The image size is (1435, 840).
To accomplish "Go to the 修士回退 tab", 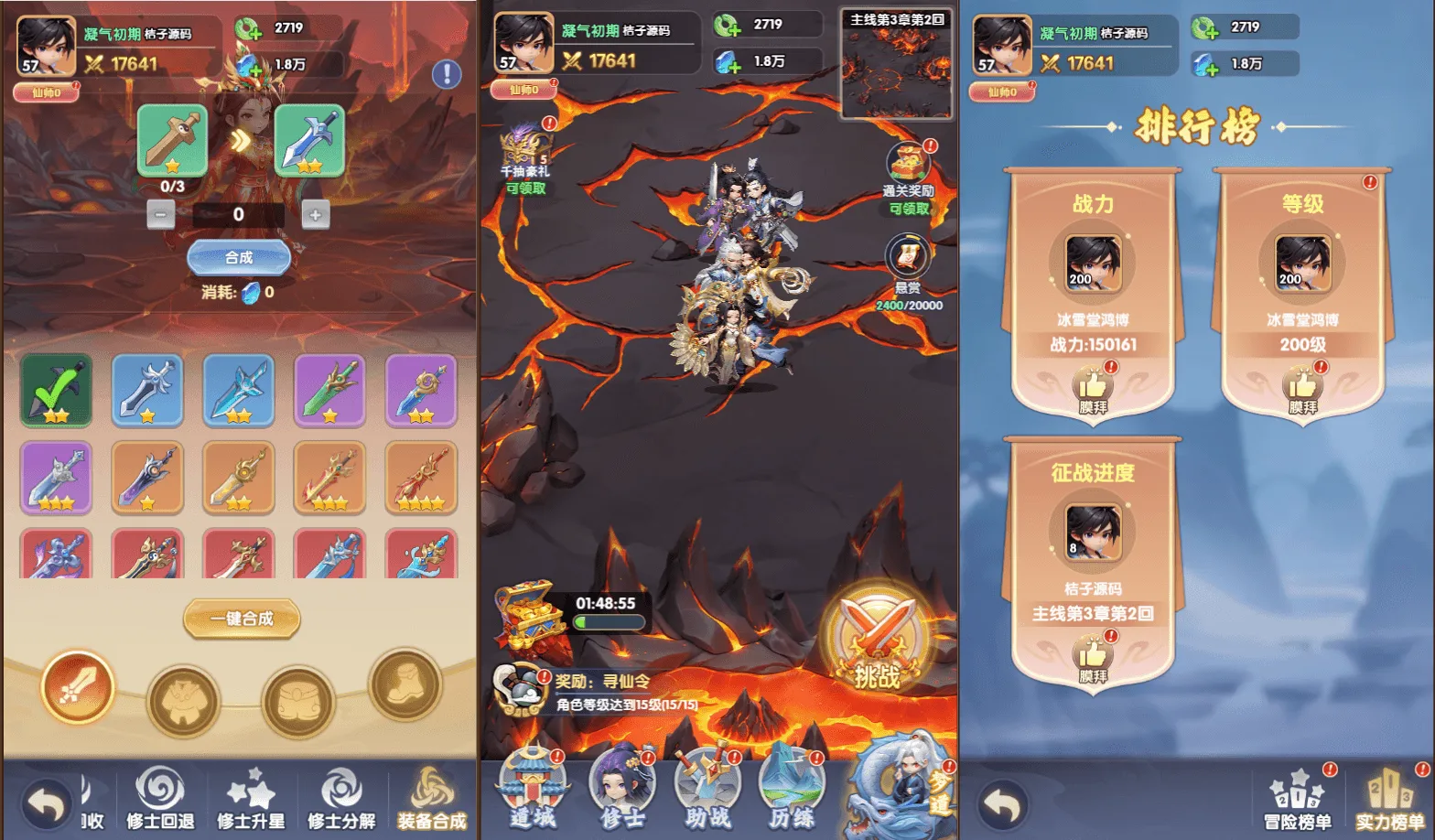I will coord(160,798).
